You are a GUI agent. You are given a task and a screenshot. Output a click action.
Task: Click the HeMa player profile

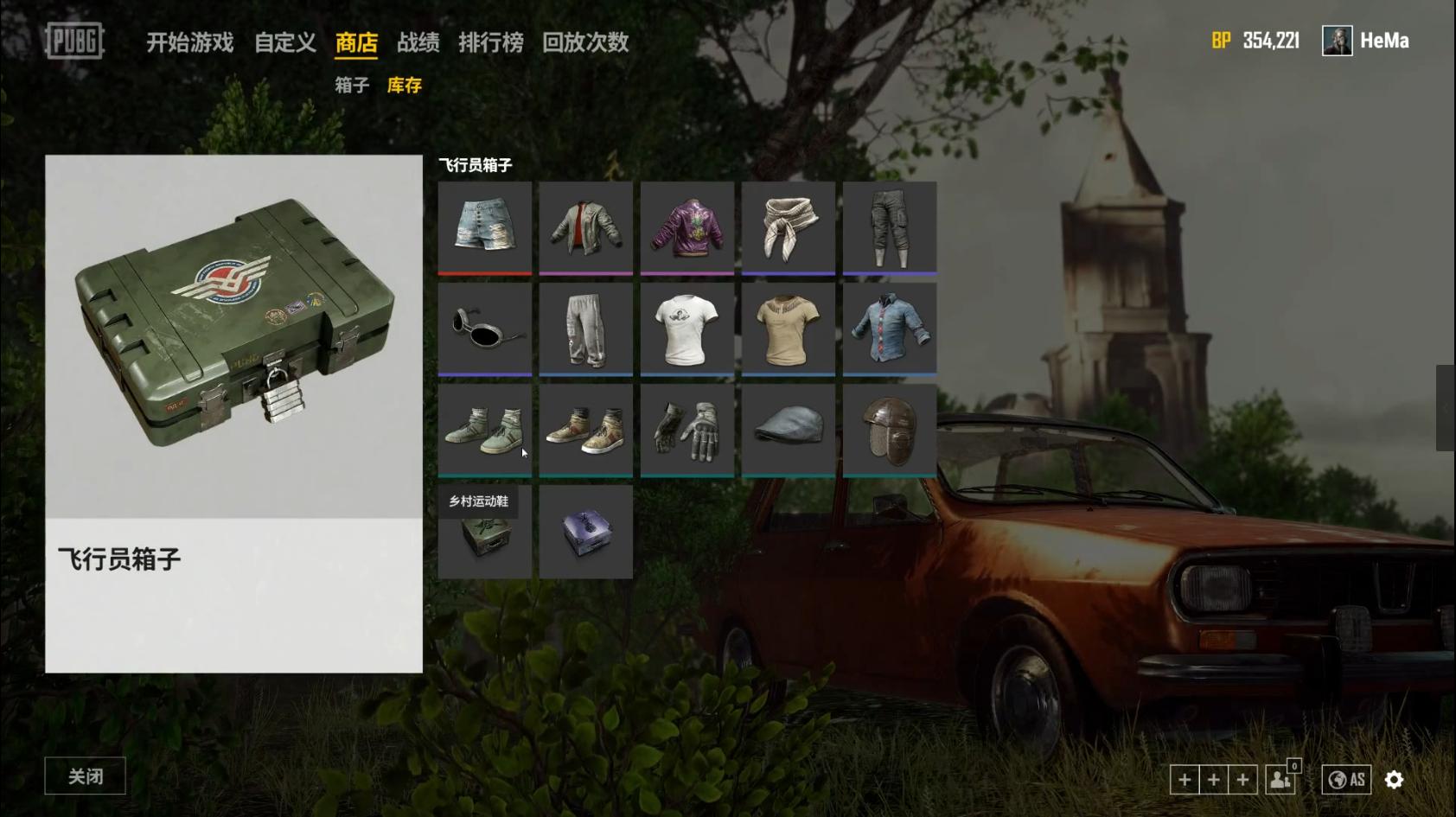coord(1366,41)
